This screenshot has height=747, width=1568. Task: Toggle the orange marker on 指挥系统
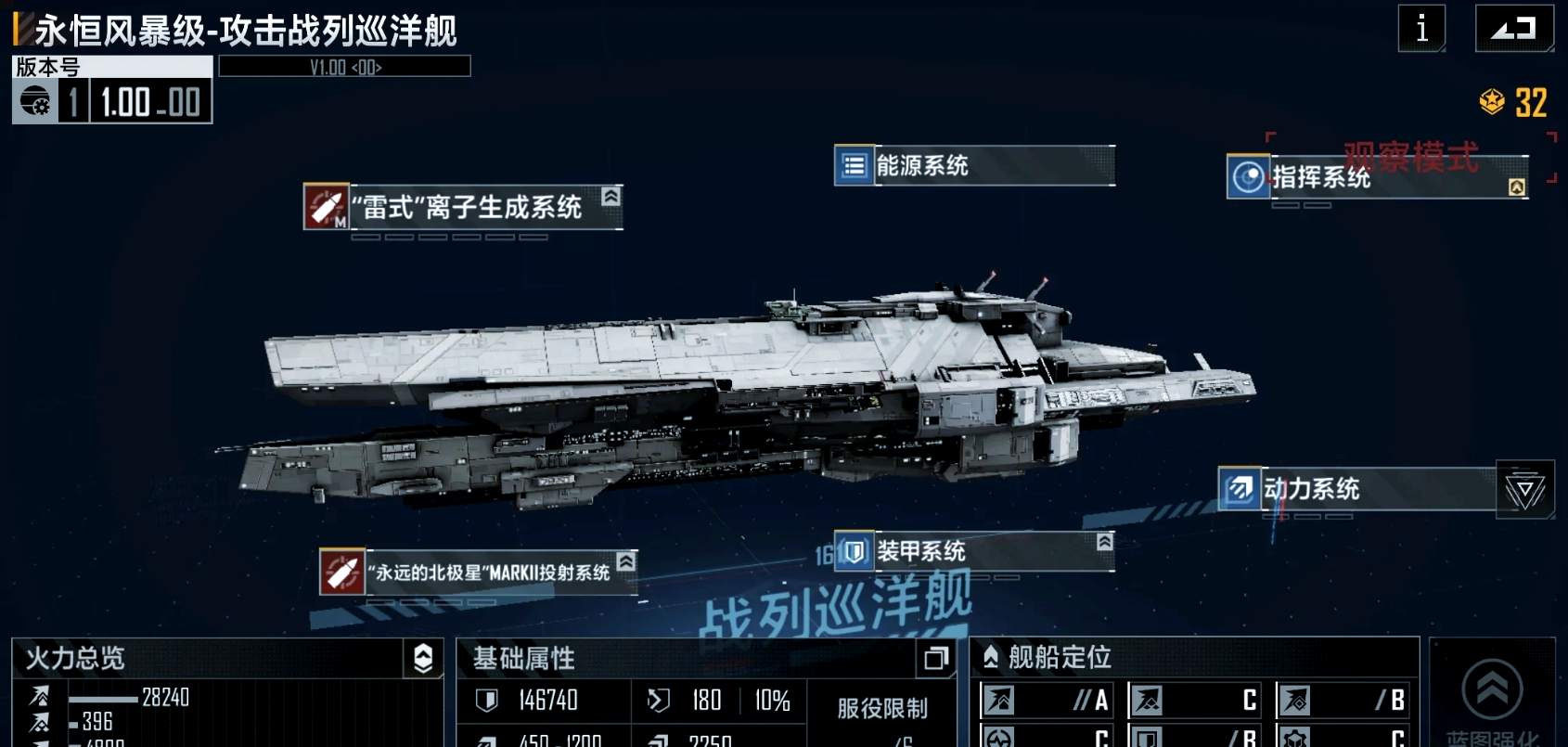[x=1516, y=187]
